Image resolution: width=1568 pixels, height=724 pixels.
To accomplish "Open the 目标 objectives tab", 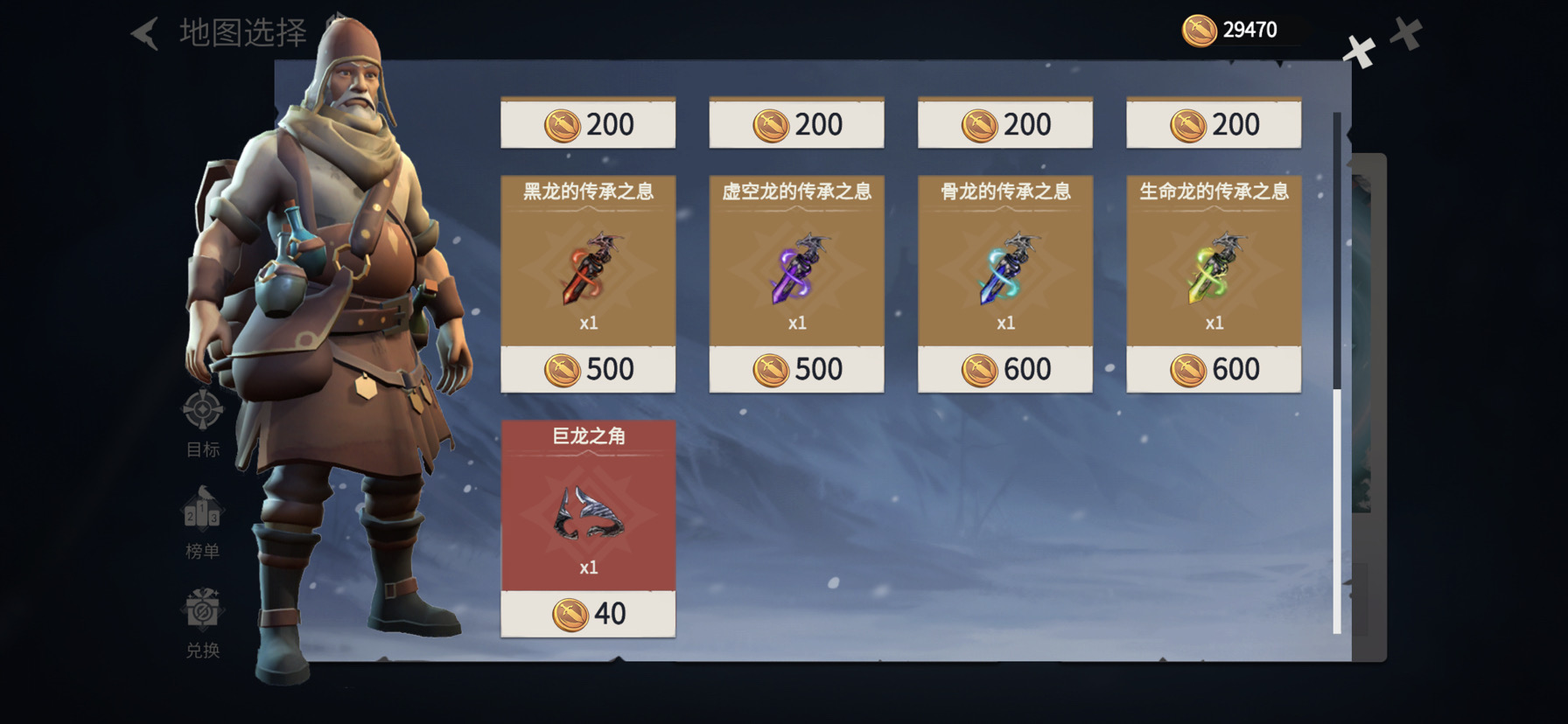I will [x=202, y=423].
